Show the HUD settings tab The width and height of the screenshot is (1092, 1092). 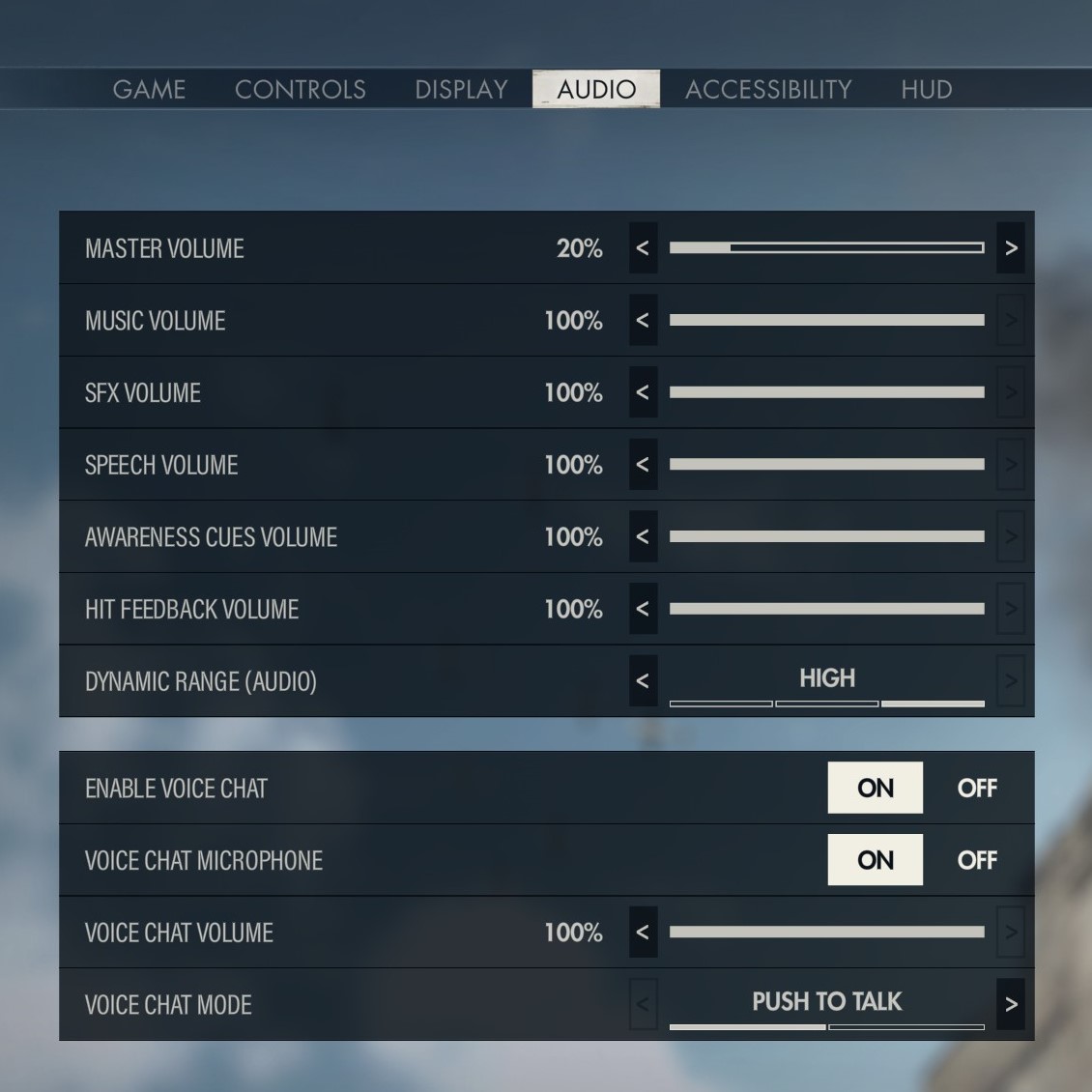pos(926,90)
